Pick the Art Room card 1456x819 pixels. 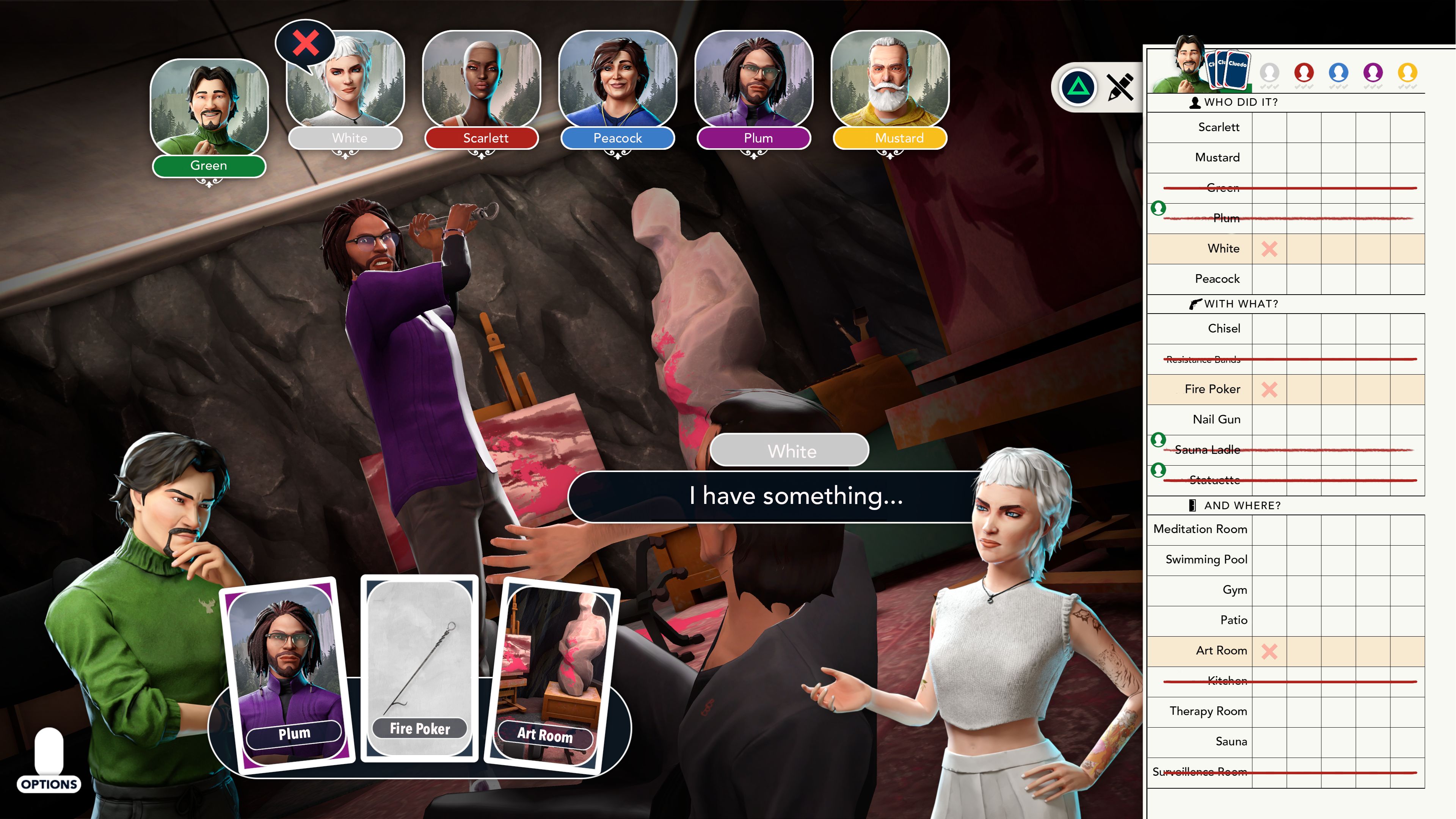[553, 675]
